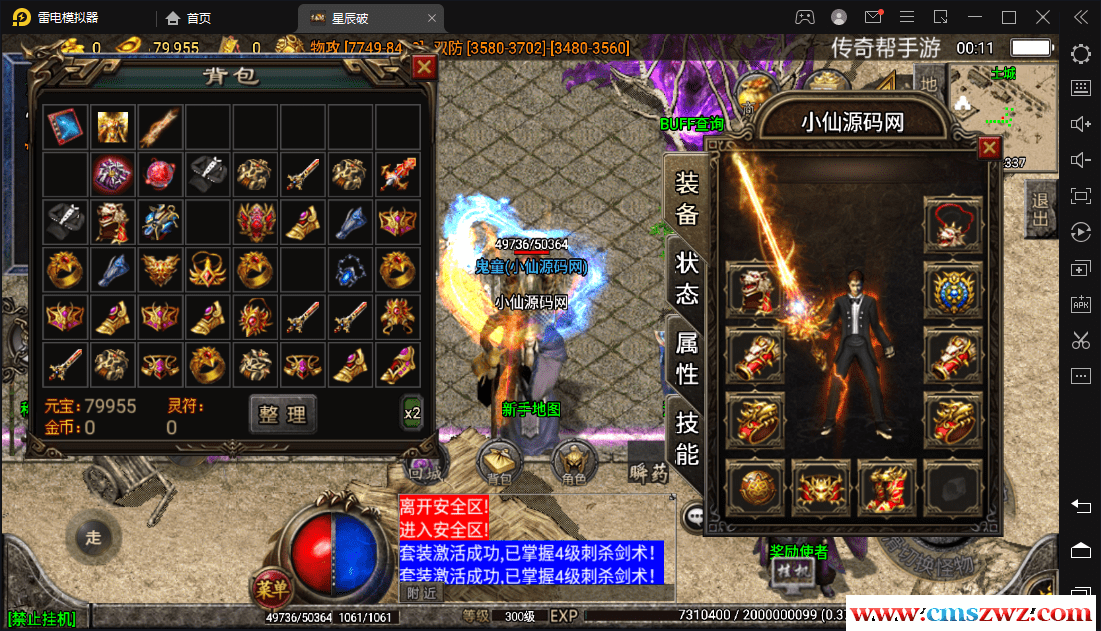
Task: Click the 整理 sort button
Action: point(282,414)
